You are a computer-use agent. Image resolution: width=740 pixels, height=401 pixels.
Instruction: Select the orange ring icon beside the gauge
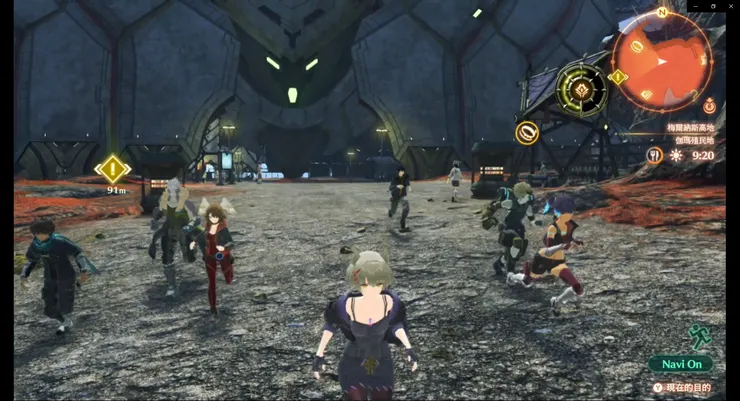[527, 132]
